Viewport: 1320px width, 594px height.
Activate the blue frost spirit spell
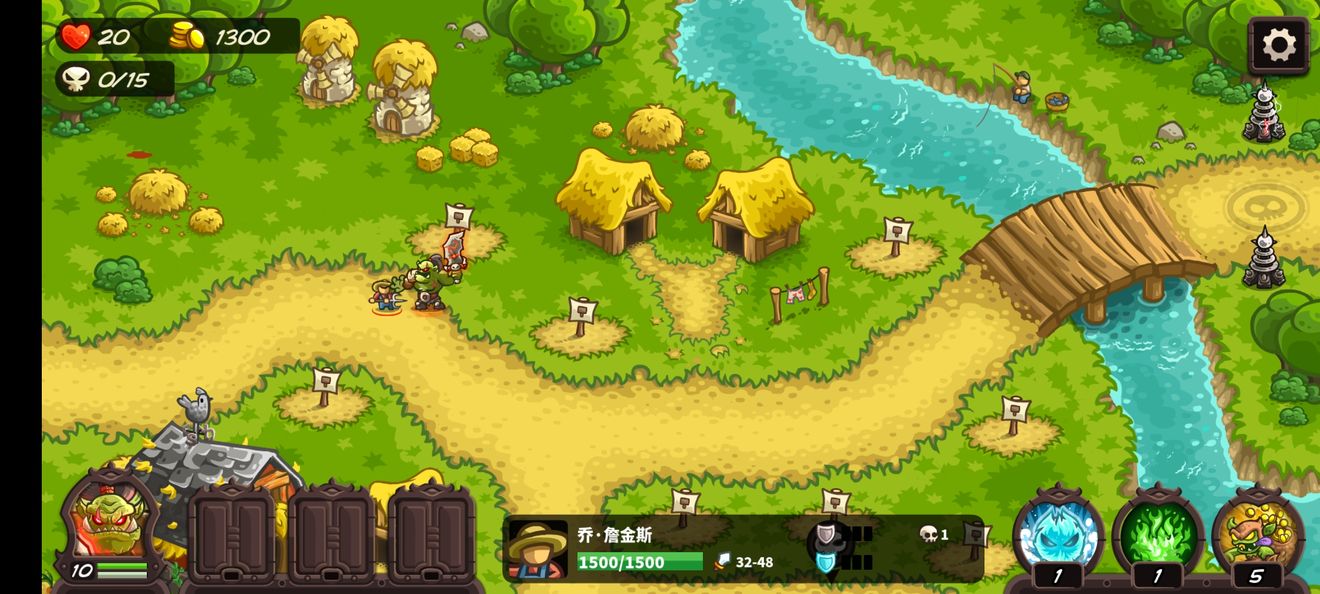(x=1057, y=531)
